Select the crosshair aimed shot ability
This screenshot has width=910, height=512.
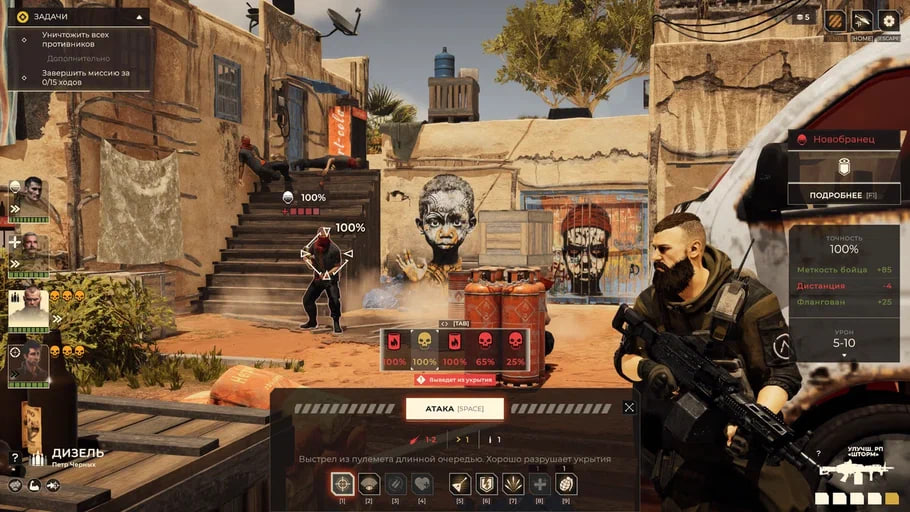click(x=343, y=484)
